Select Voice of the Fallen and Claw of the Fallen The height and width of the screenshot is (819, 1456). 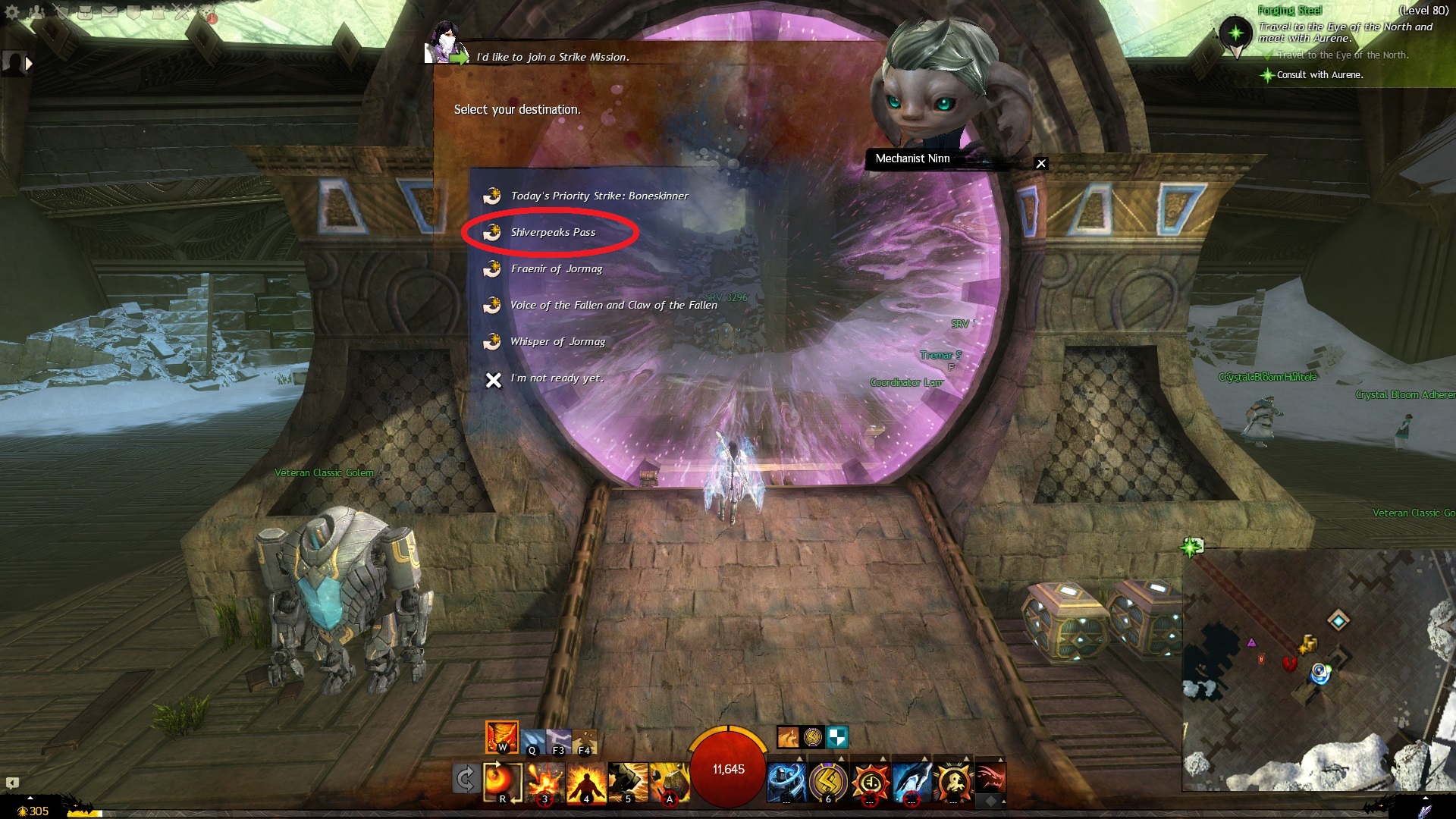613,305
